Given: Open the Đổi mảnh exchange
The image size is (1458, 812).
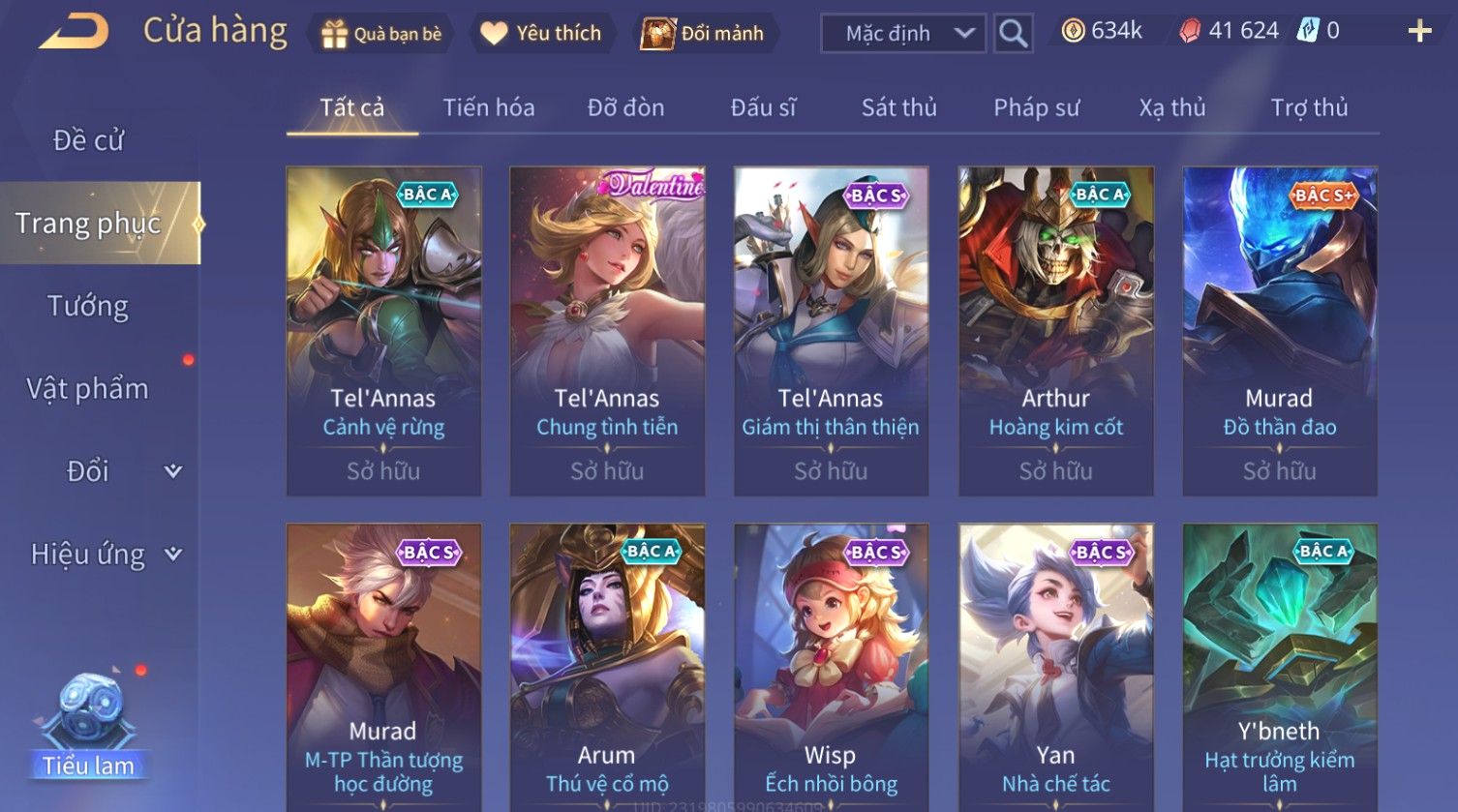Looking at the screenshot, I should tap(703, 34).
